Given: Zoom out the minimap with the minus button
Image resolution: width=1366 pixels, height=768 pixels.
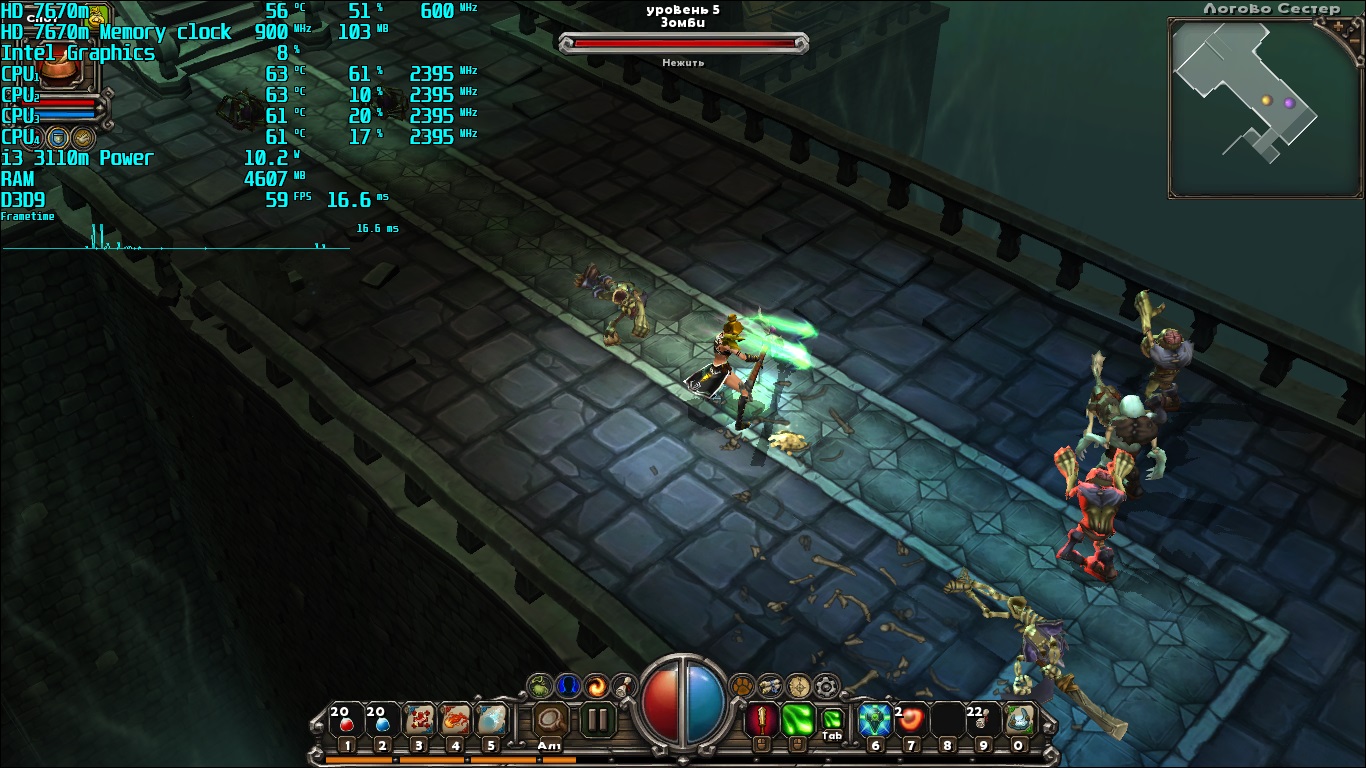Looking at the screenshot, I should [x=1357, y=40].
